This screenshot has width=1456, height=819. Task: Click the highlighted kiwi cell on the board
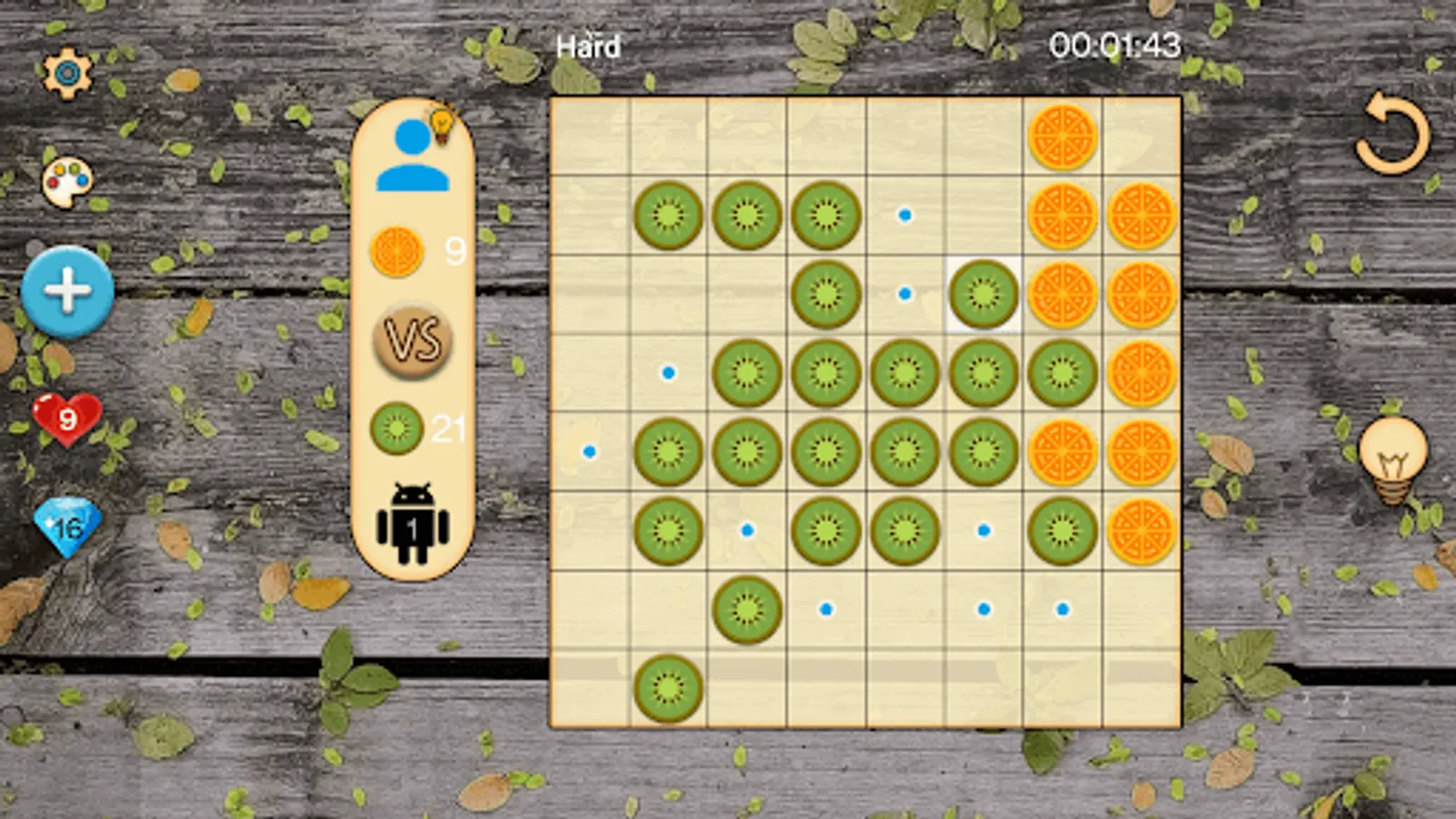984,294
